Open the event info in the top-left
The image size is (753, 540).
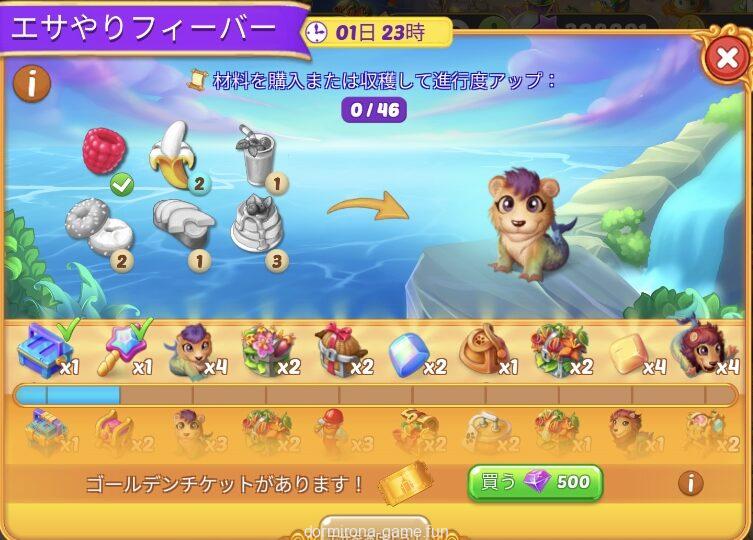pos(33,84)
